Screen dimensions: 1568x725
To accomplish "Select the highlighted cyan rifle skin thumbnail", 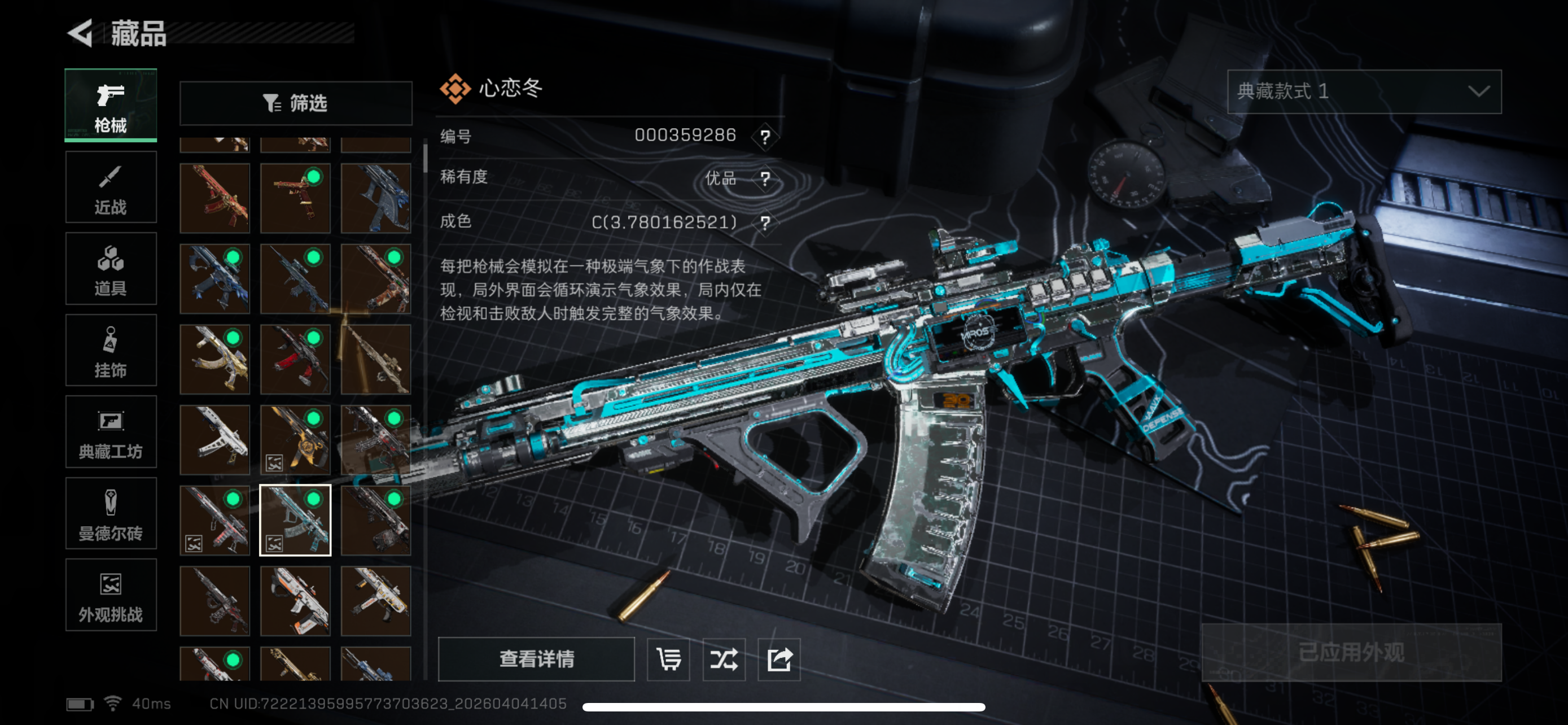I will click(296, 521).
